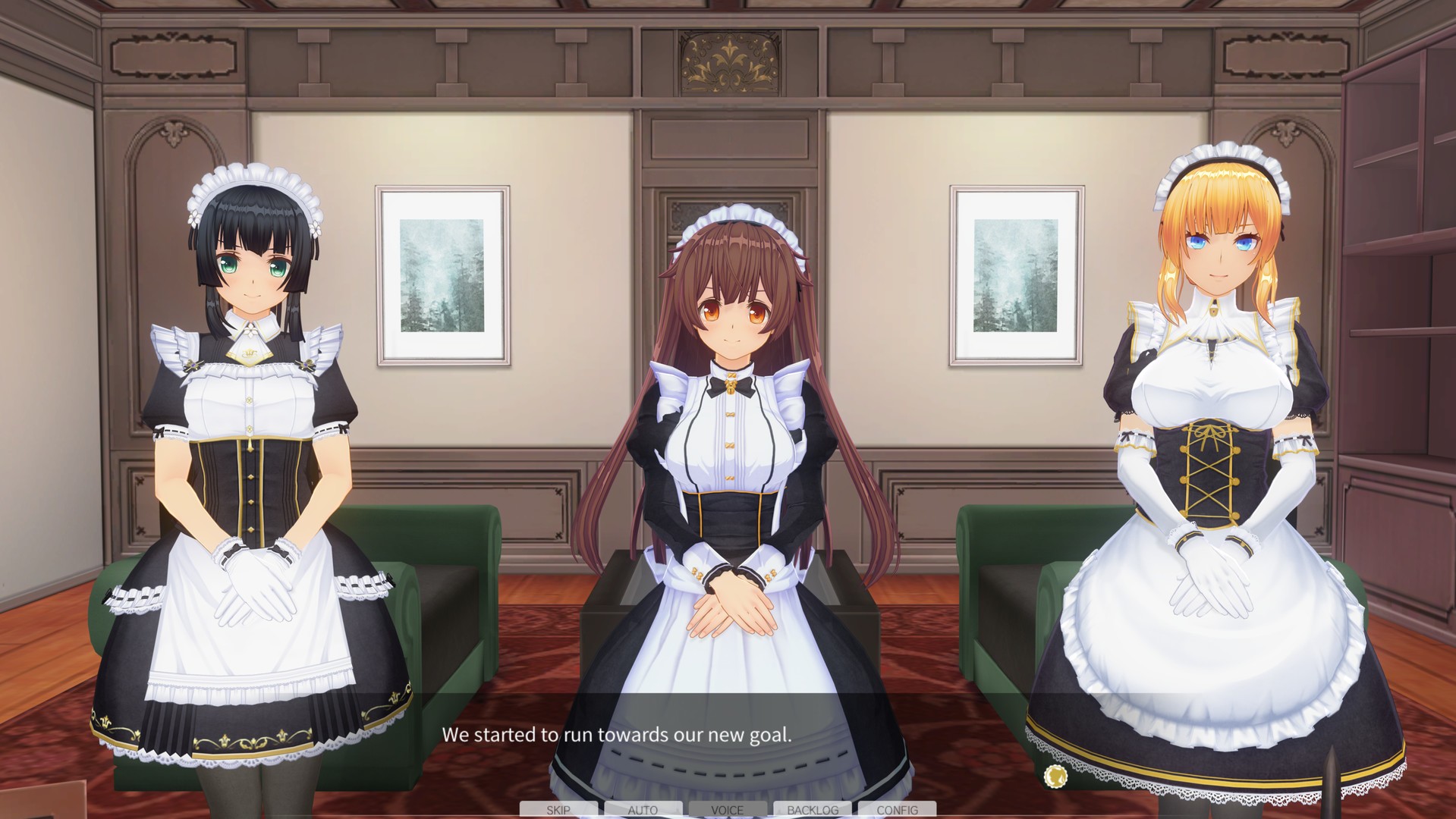Select the VOICE control on the bottom bar
Image resolution: width=1456 pixels, height=819 pixels.
[728, 810]
